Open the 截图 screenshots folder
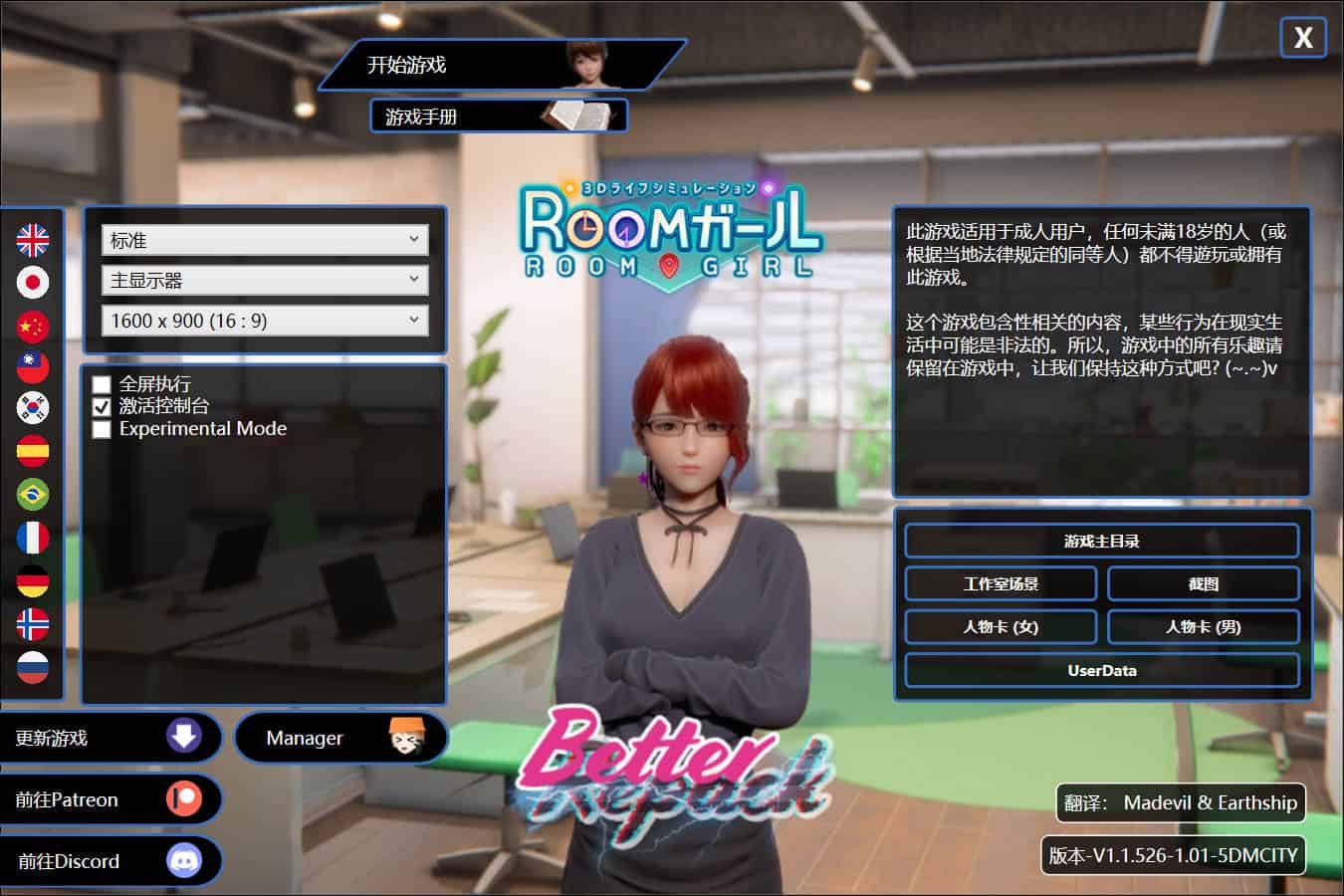Viewport: 1344px width, 896px height. [x=1203, y=584]
